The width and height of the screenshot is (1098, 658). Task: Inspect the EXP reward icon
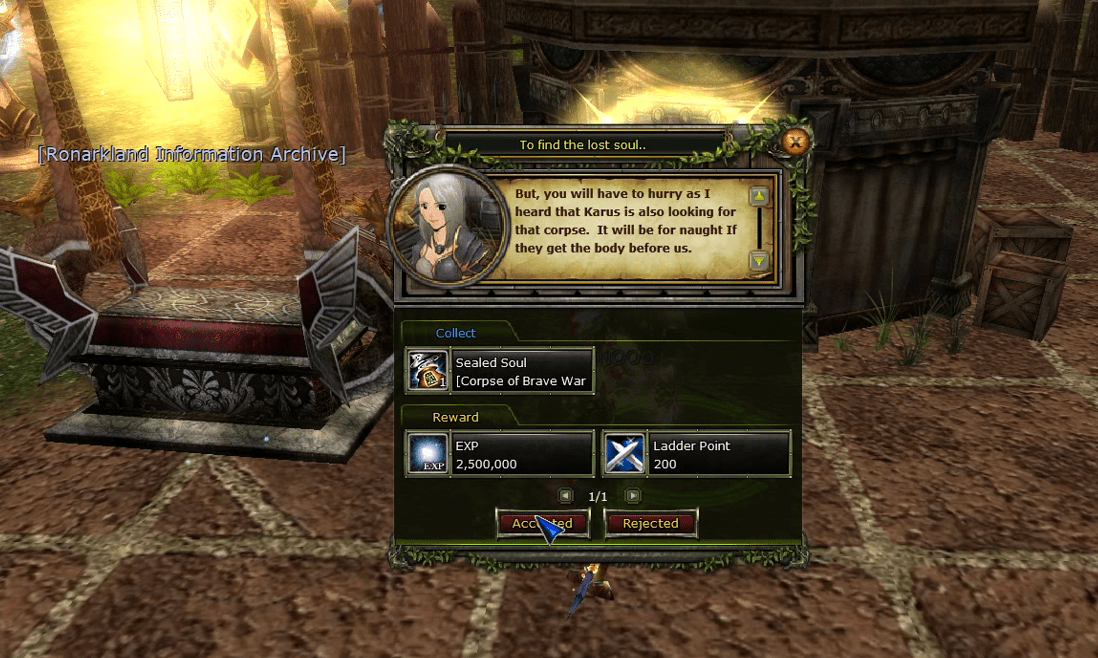(x=427, y=454)
